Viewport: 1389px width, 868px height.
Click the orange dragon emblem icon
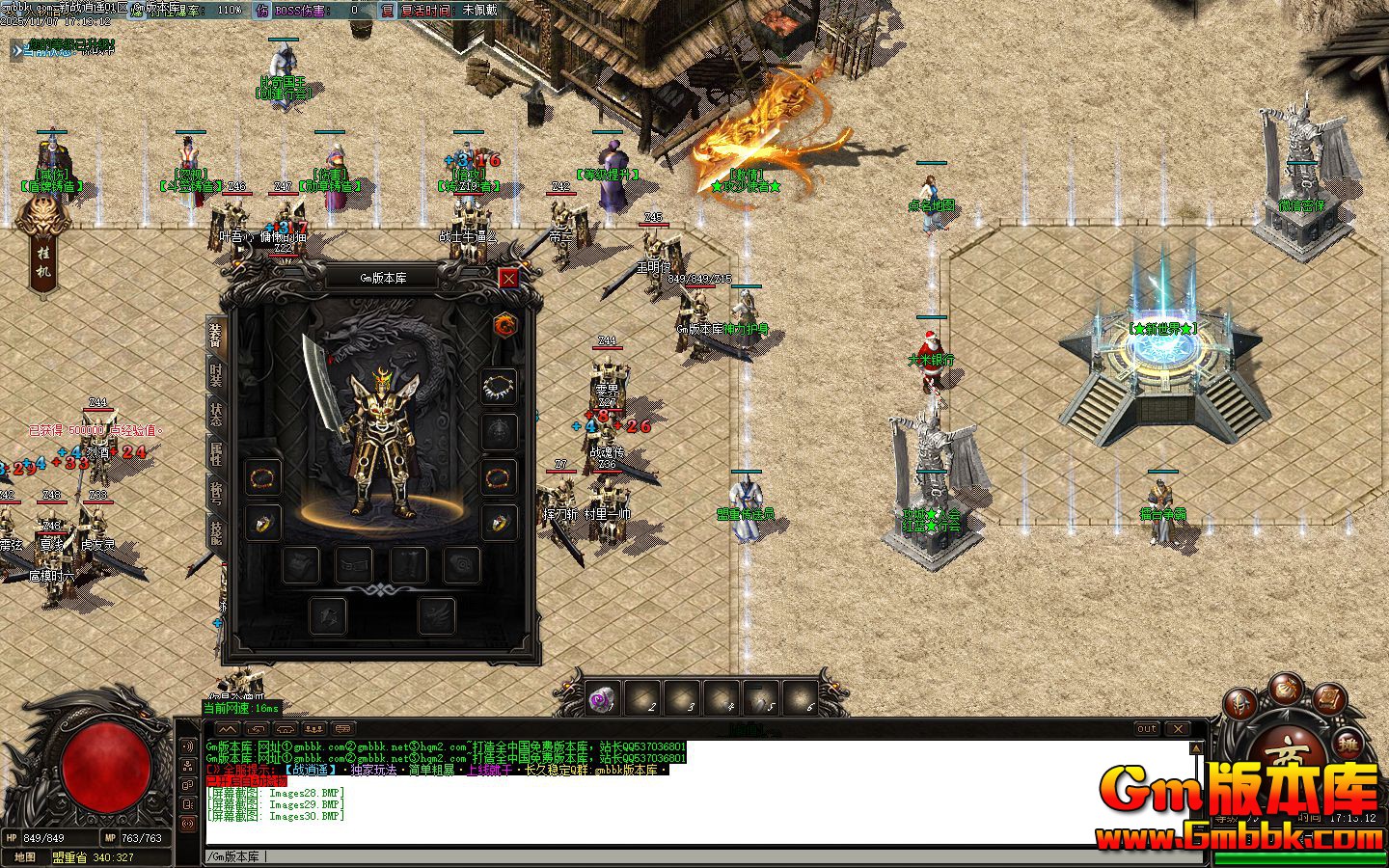click(504, 325)
